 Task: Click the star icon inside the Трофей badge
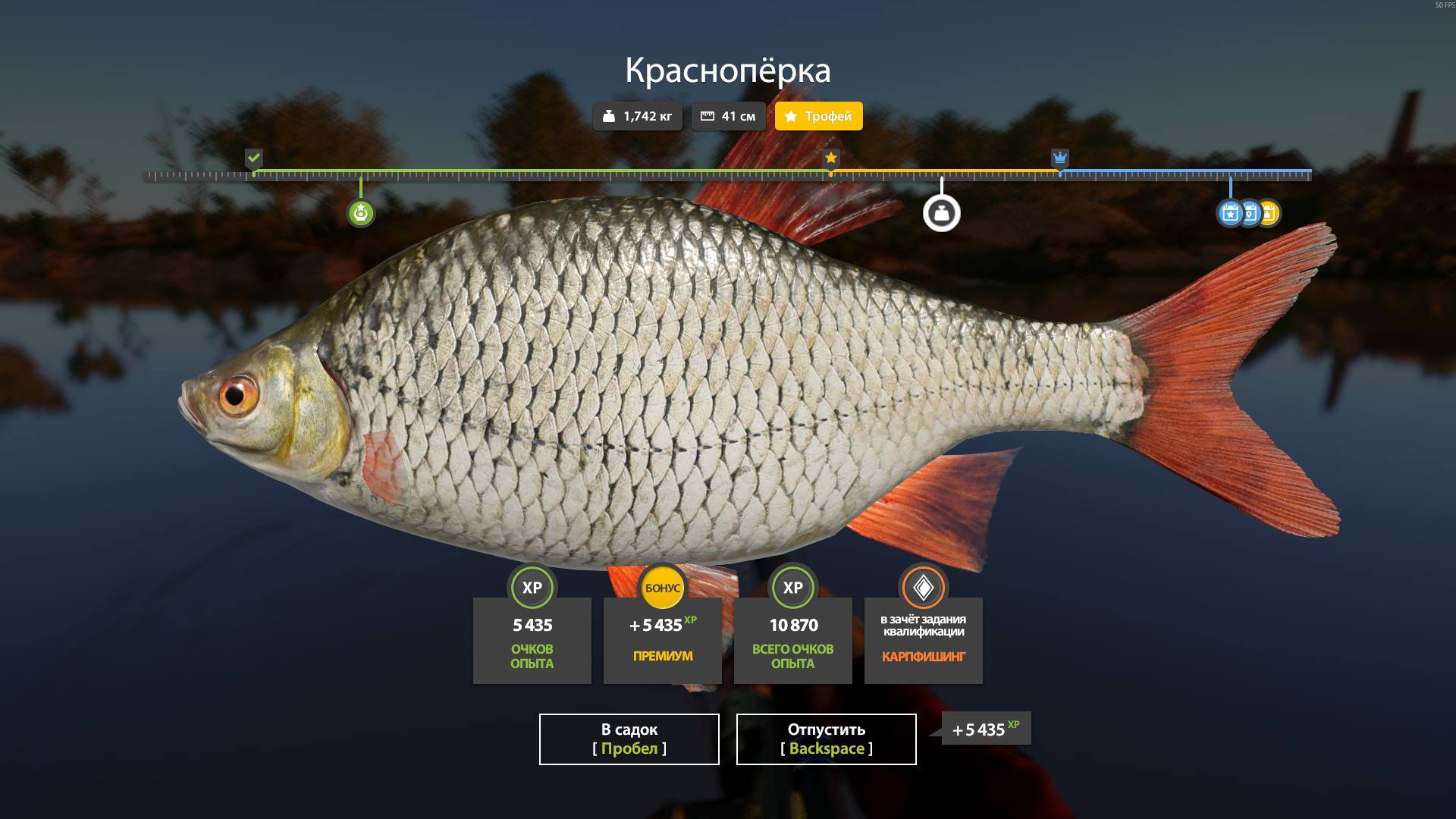(x=791, y=116)
